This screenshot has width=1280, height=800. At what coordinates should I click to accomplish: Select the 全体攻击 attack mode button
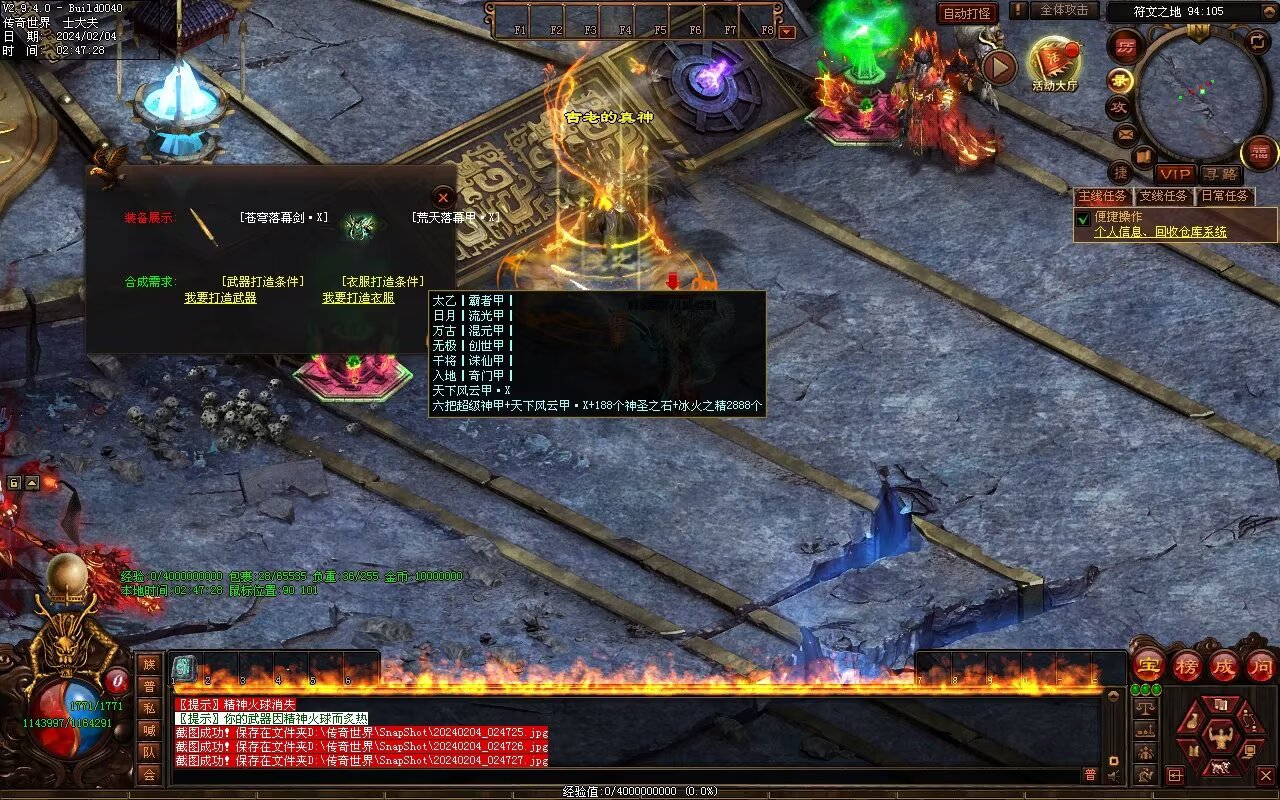click(1063, 10)
